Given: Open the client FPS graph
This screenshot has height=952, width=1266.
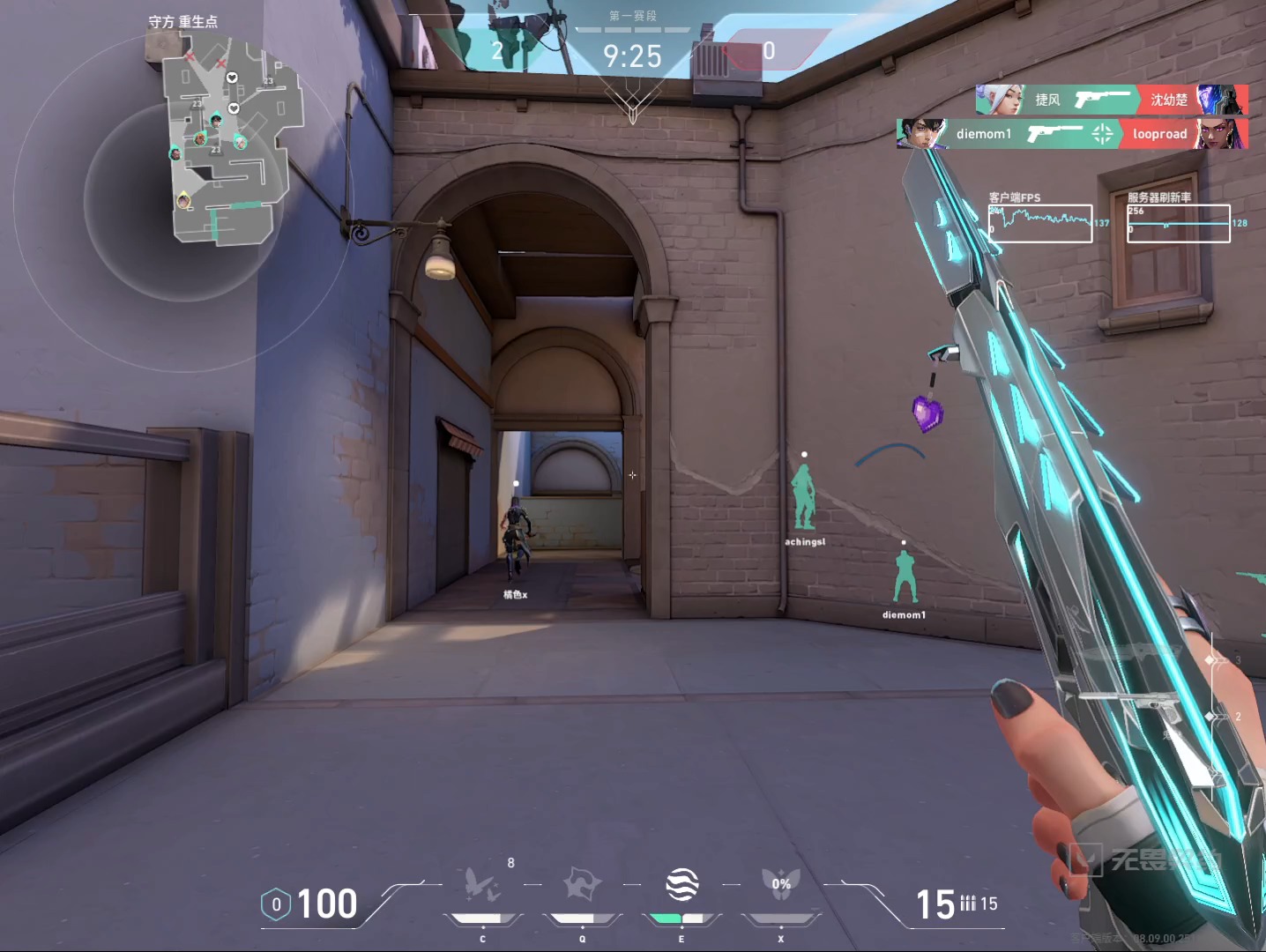Looking at the screenshot, I should (1040, 223).
